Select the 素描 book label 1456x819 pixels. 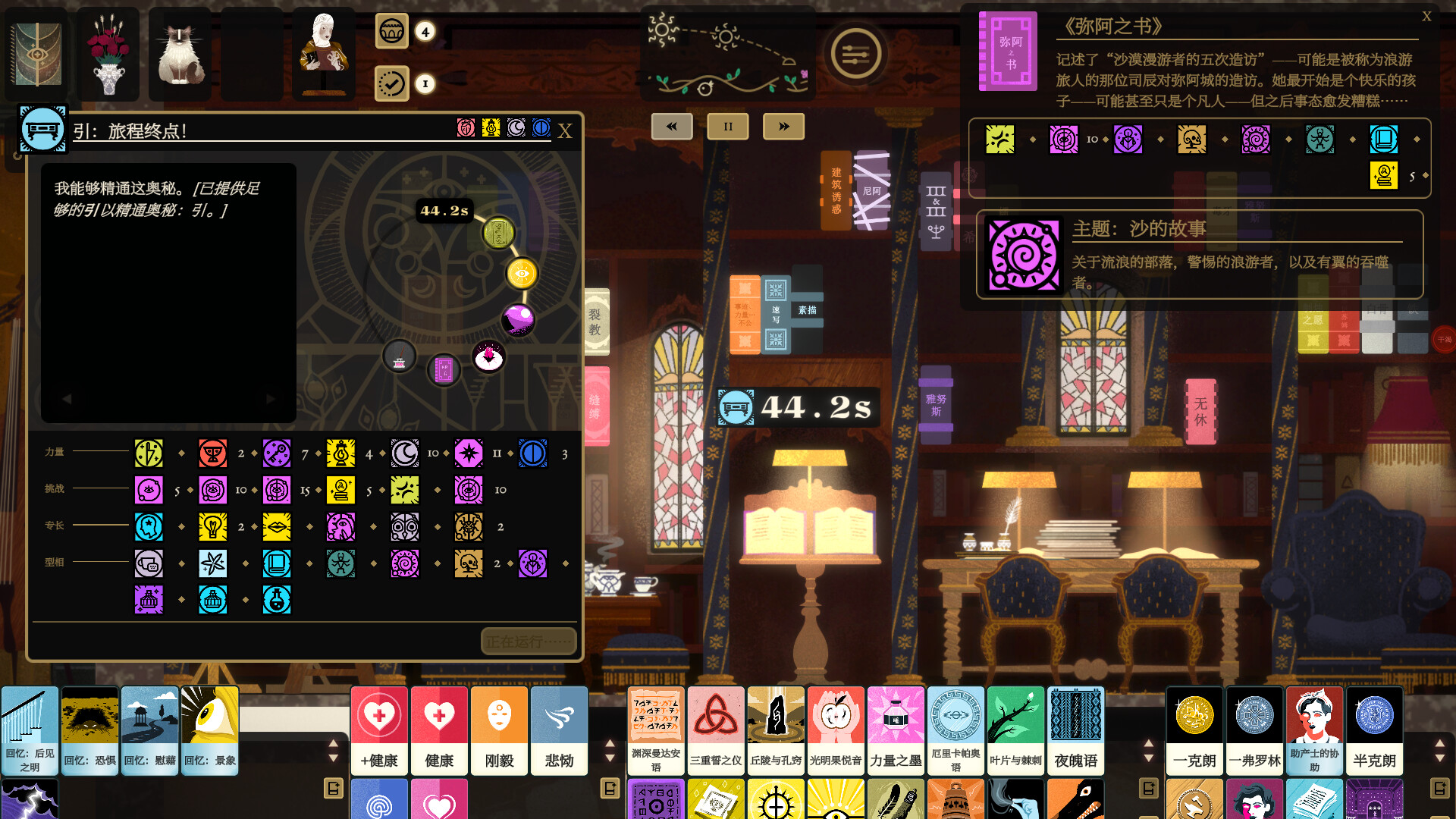[x=805, y=310]
